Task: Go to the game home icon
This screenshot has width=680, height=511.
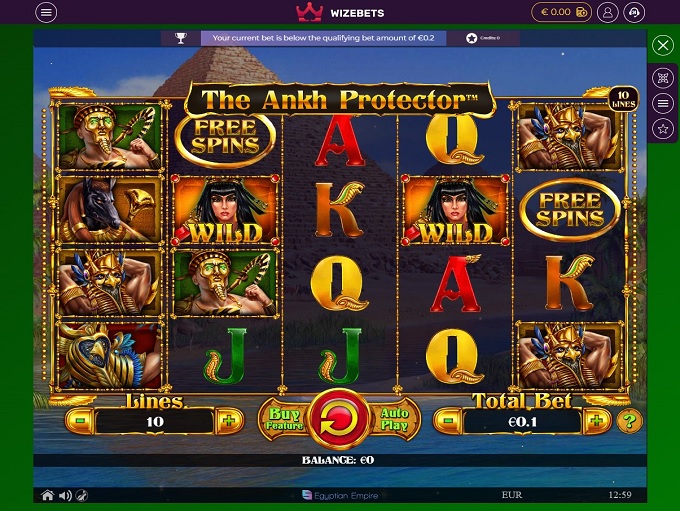Action: 47,495
